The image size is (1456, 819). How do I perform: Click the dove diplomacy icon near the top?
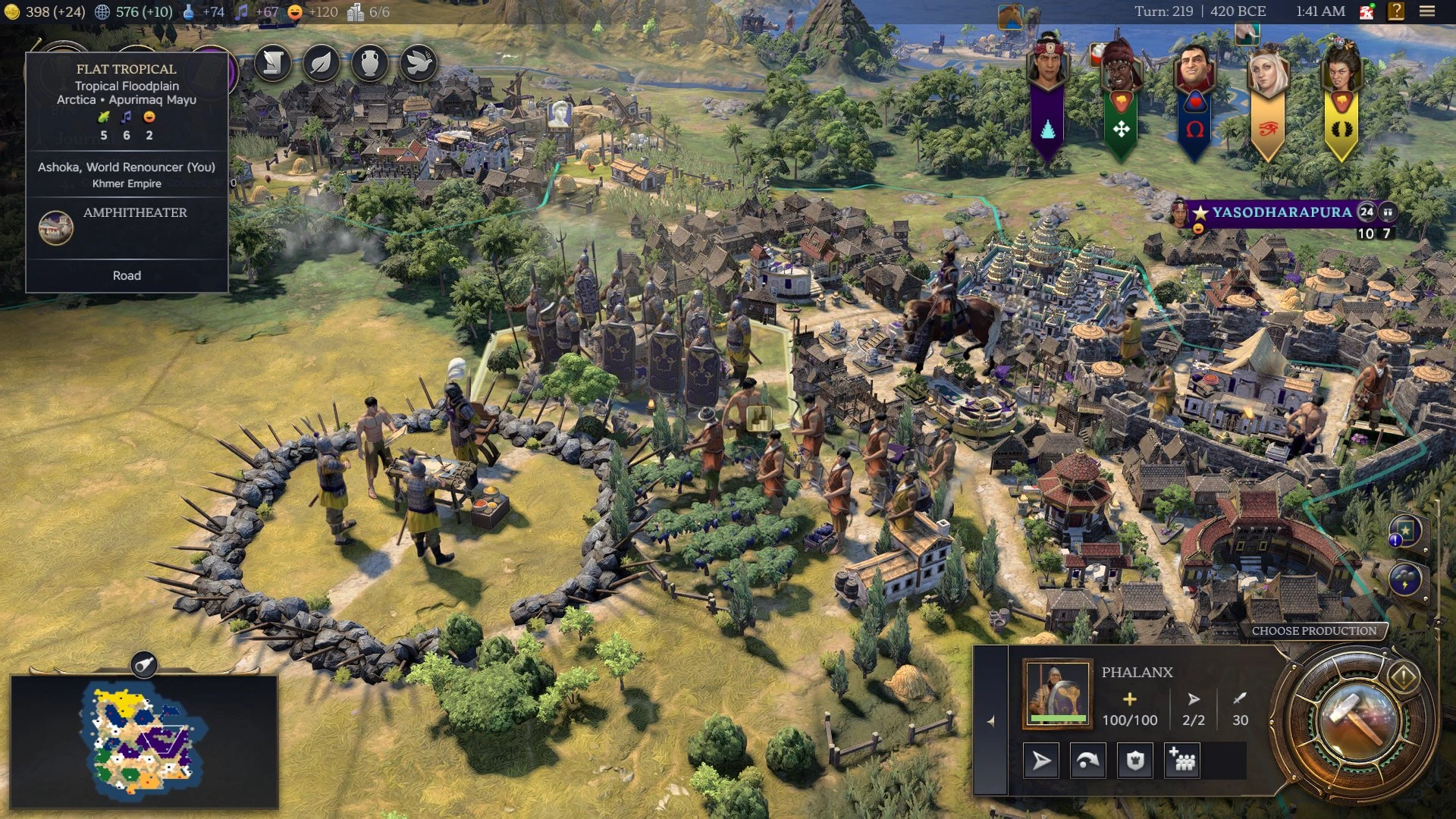pos(418,64)
